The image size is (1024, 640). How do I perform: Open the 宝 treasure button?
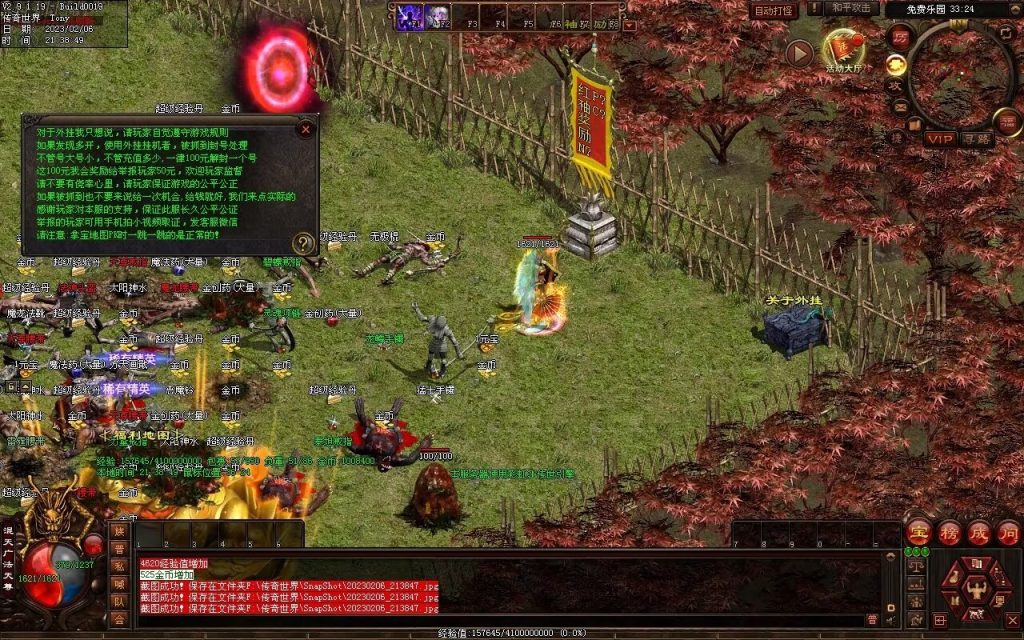(x=919, y=532)
